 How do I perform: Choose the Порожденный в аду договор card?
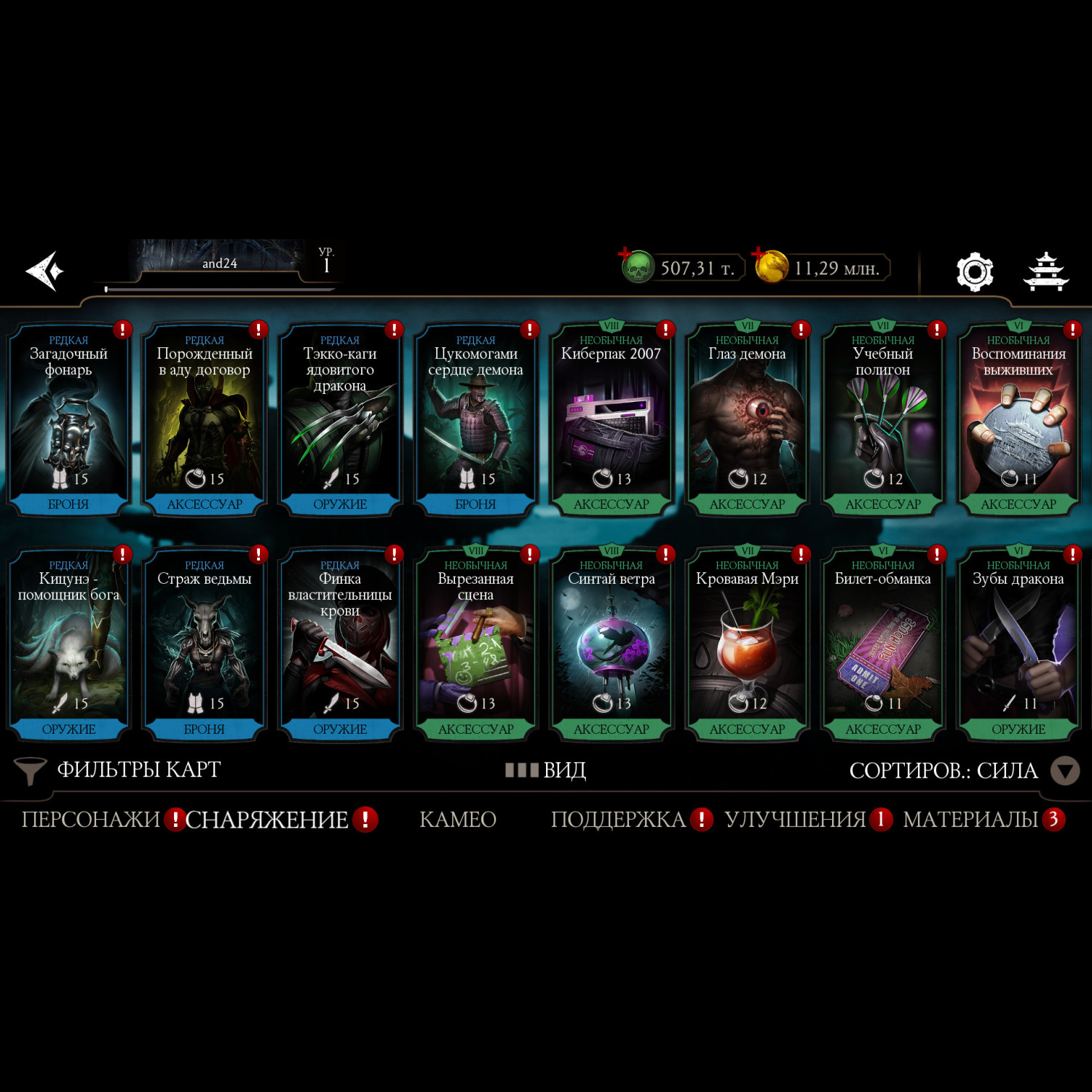(x=205, y=420)
